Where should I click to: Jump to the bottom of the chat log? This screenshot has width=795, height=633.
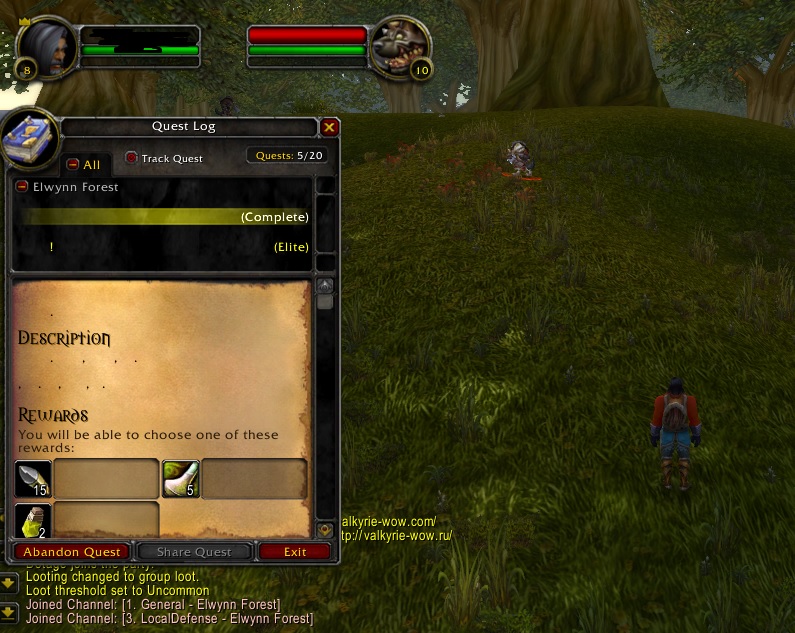tap(8, 611)
